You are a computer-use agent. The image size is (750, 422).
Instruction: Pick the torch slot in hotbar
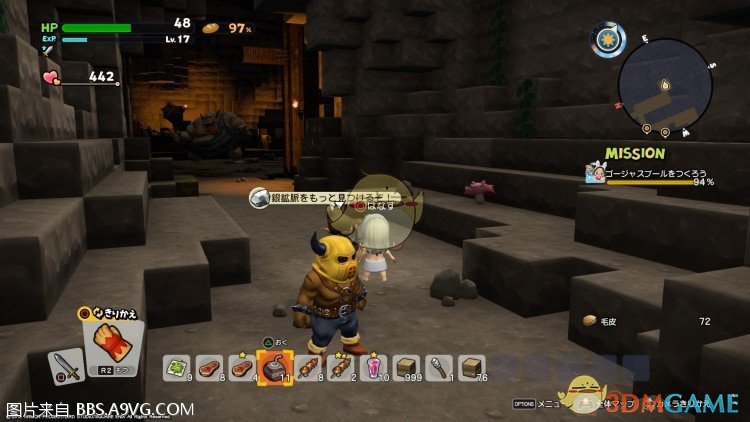point(438,368)
